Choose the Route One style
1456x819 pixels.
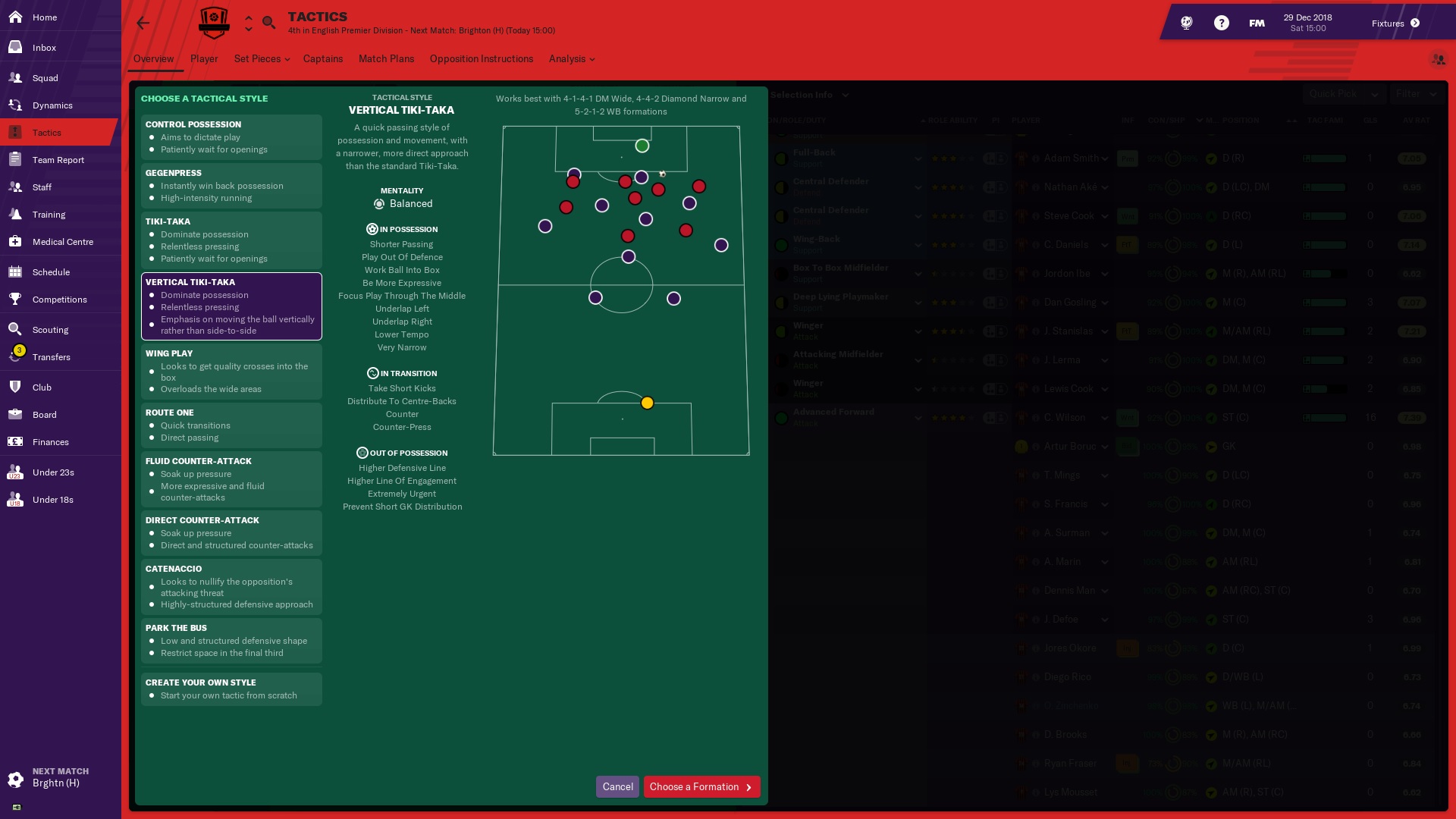coord(231,425)
